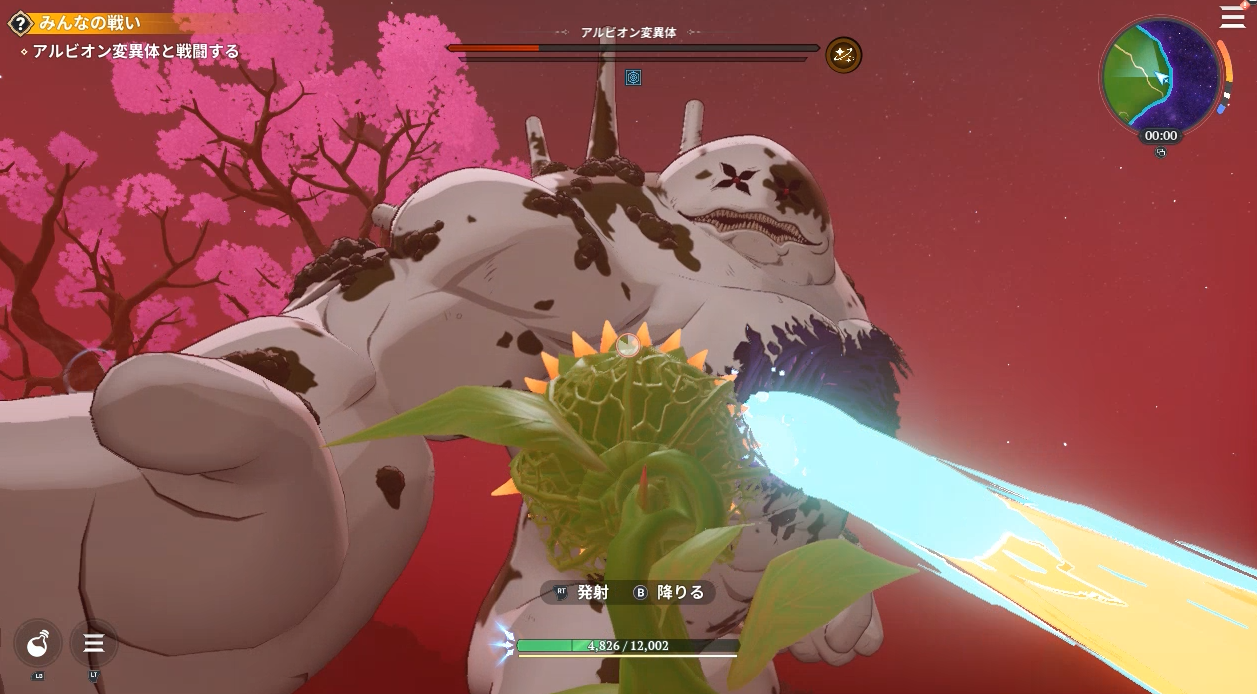This screenshot has height=694, width=1257.
Task: Select the potion flask item icon
Action: click(38, 644)
